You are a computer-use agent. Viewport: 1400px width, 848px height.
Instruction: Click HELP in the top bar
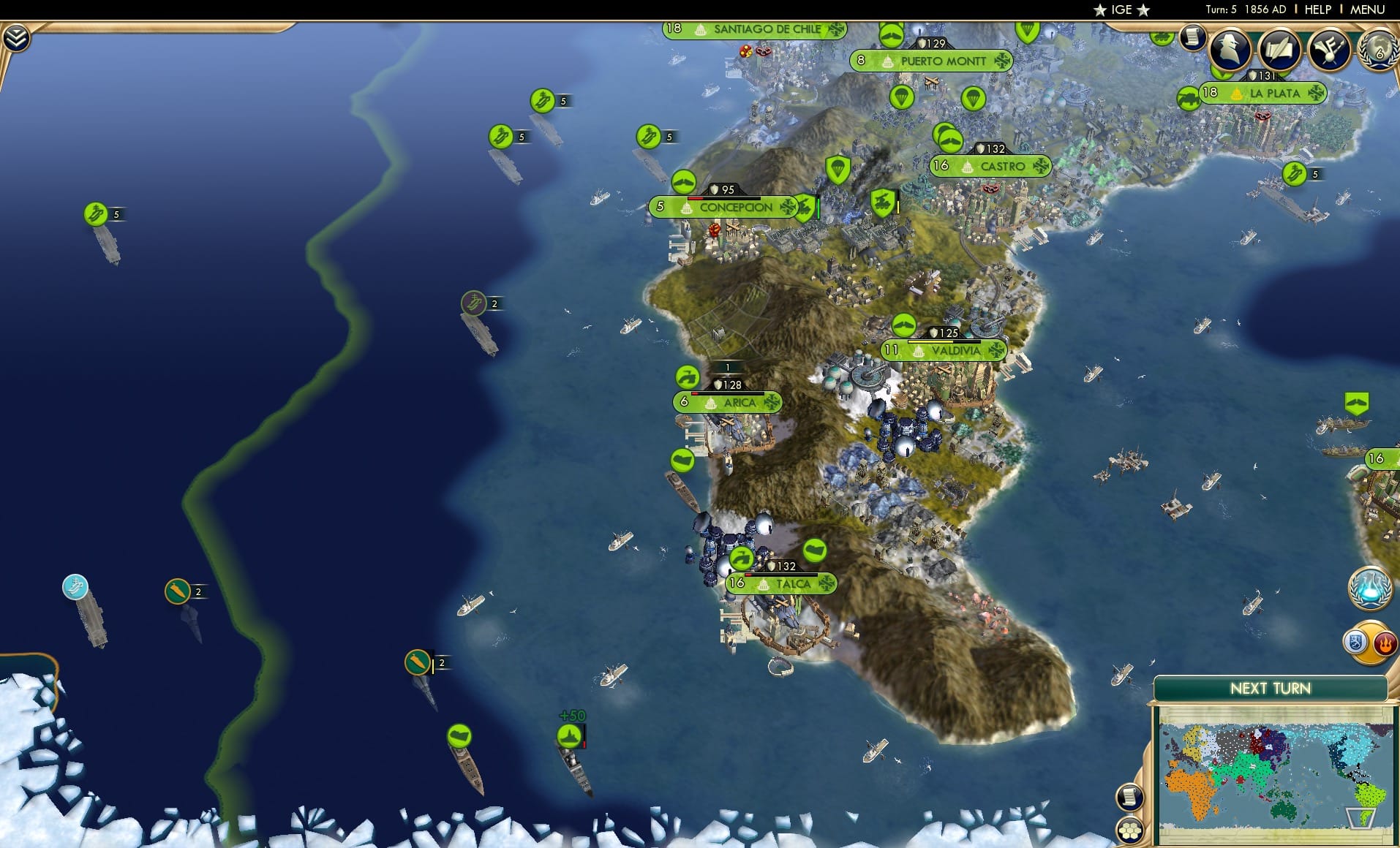1317,10
